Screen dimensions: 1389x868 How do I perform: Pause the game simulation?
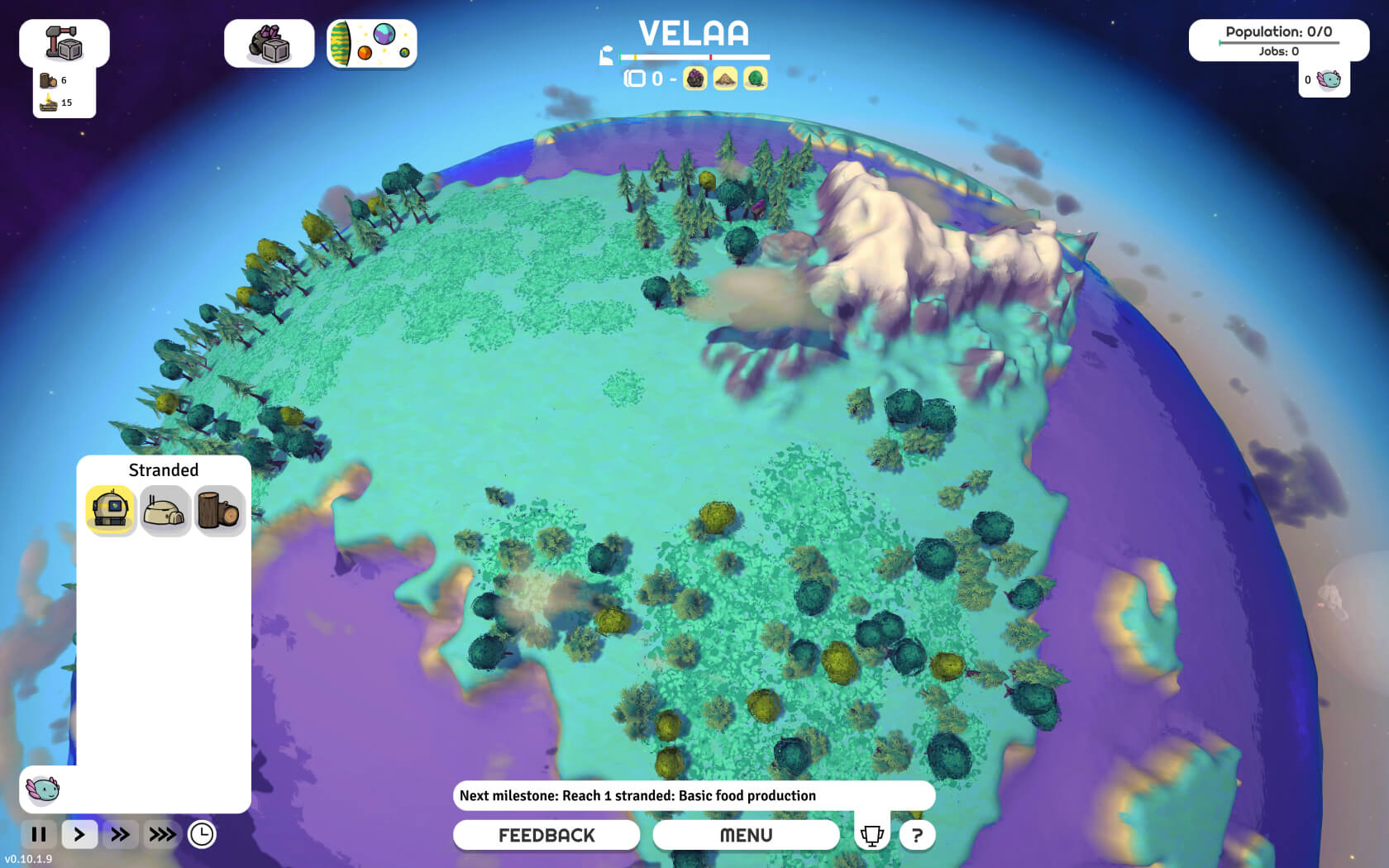[x=39, y=834]
